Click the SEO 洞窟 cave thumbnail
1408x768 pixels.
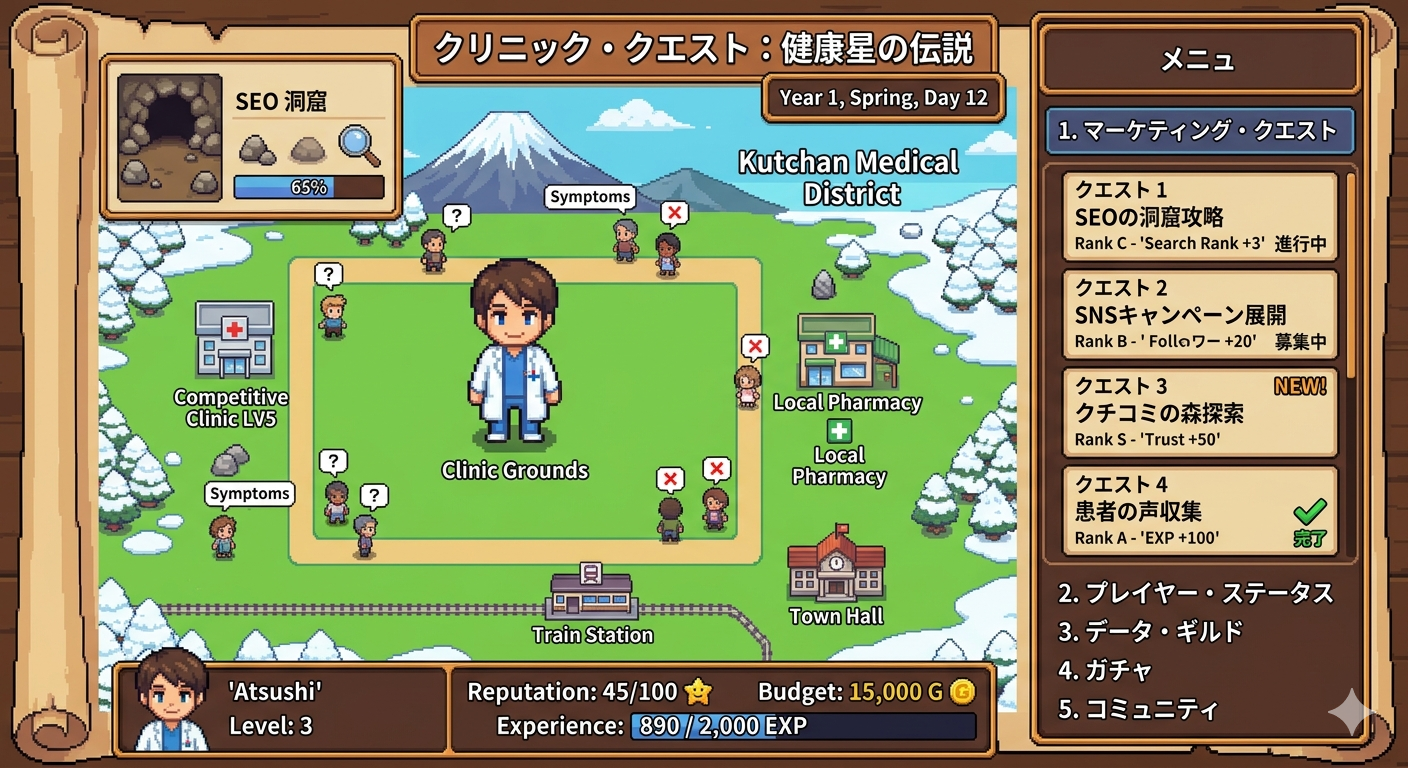(x=169, y=138)
